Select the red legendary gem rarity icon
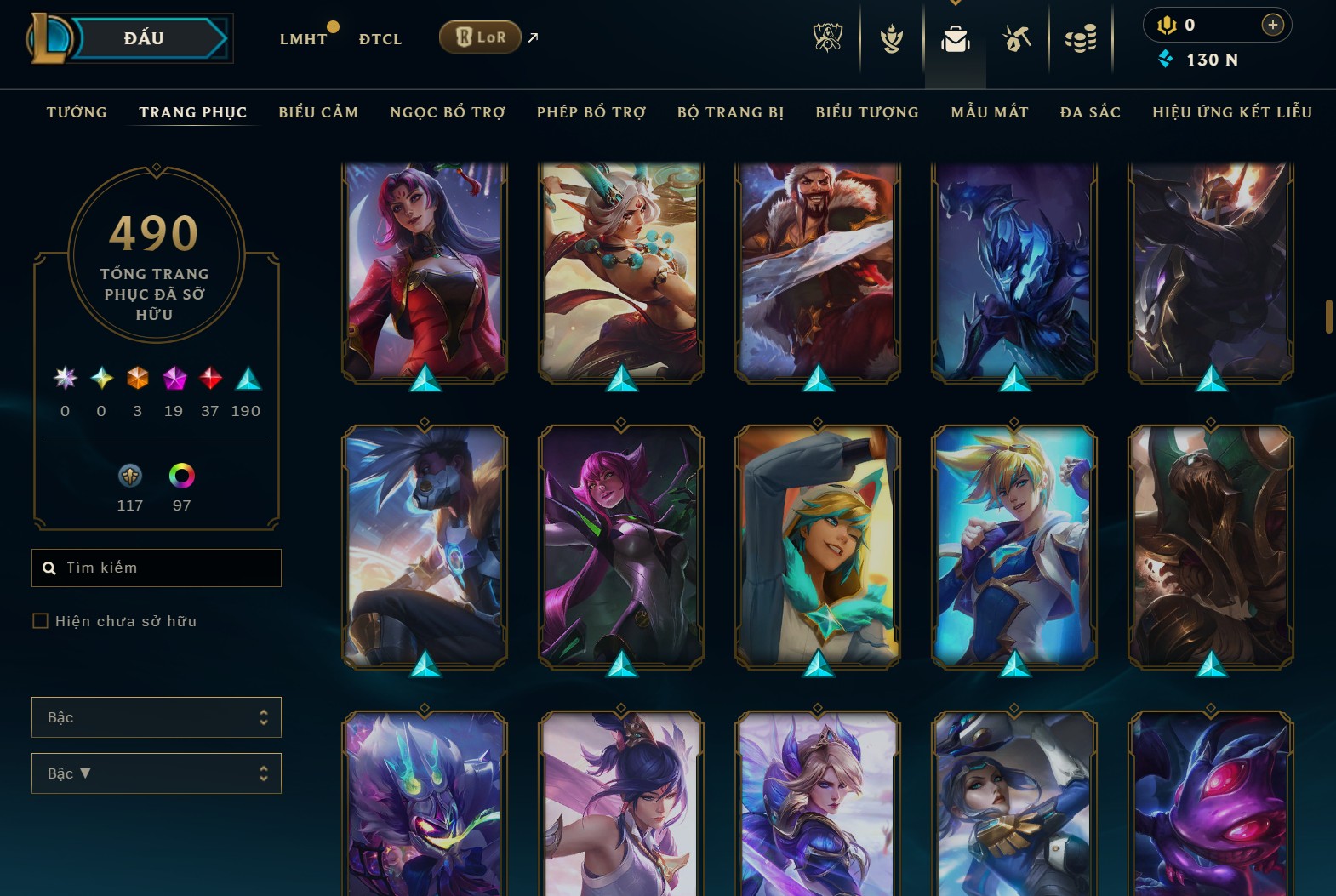Viewport: 1336px width, 896px height. [209, 379]
